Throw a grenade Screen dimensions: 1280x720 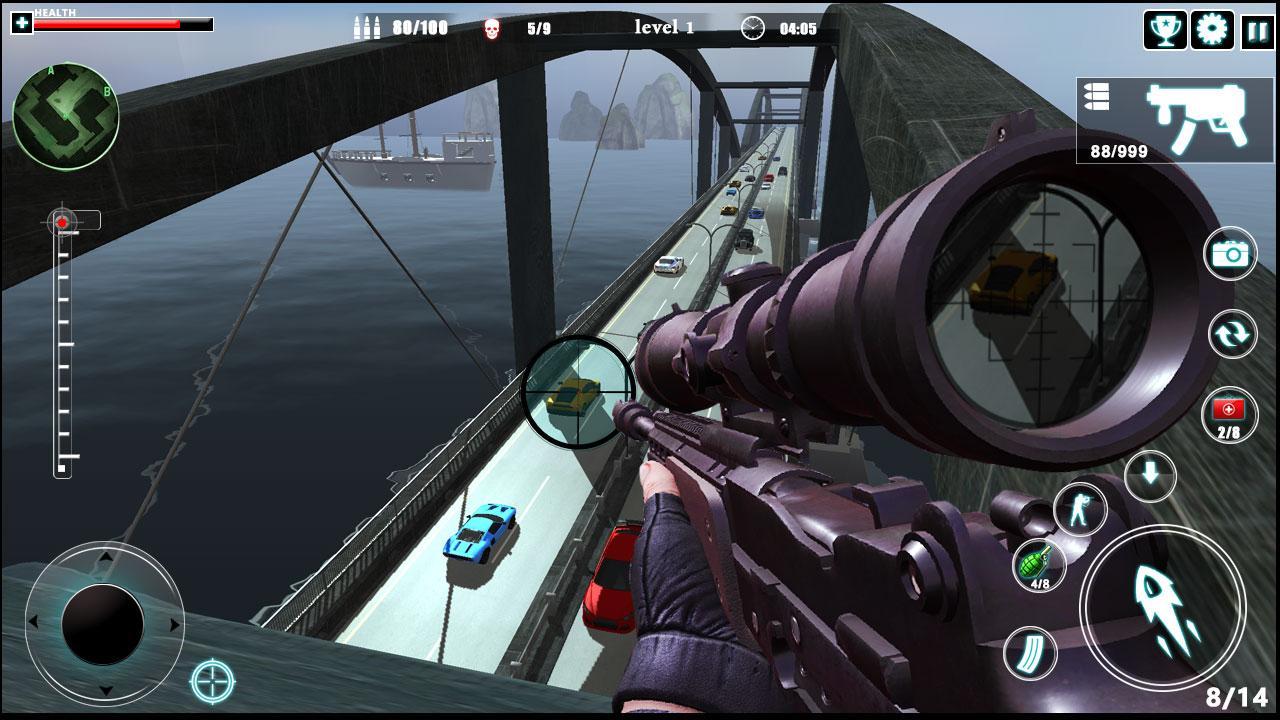click(x=1039, y=566)
